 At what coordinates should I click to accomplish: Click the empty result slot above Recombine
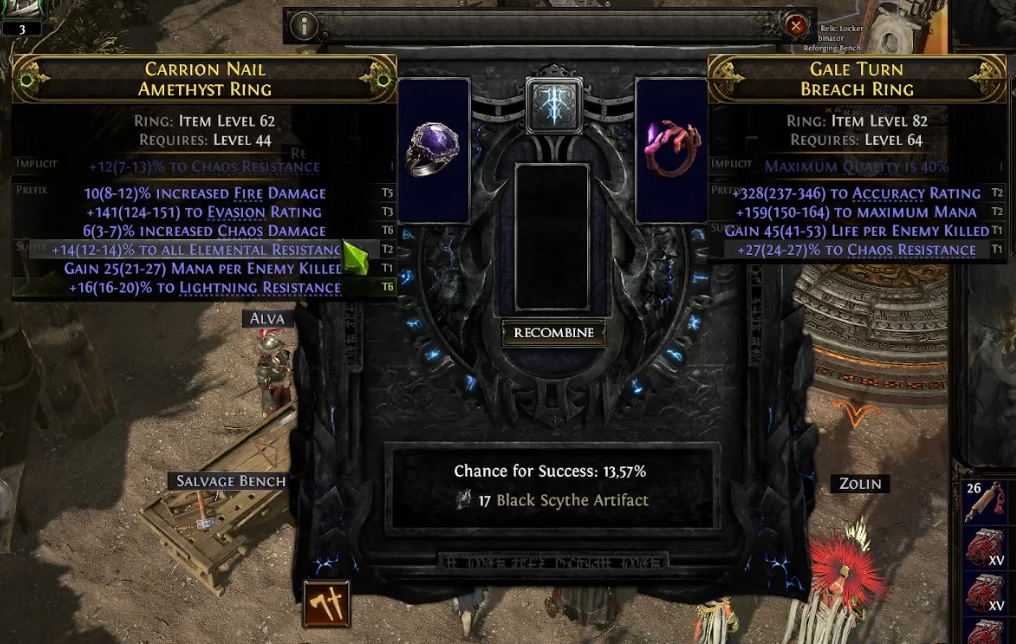[x=552, y=237]
